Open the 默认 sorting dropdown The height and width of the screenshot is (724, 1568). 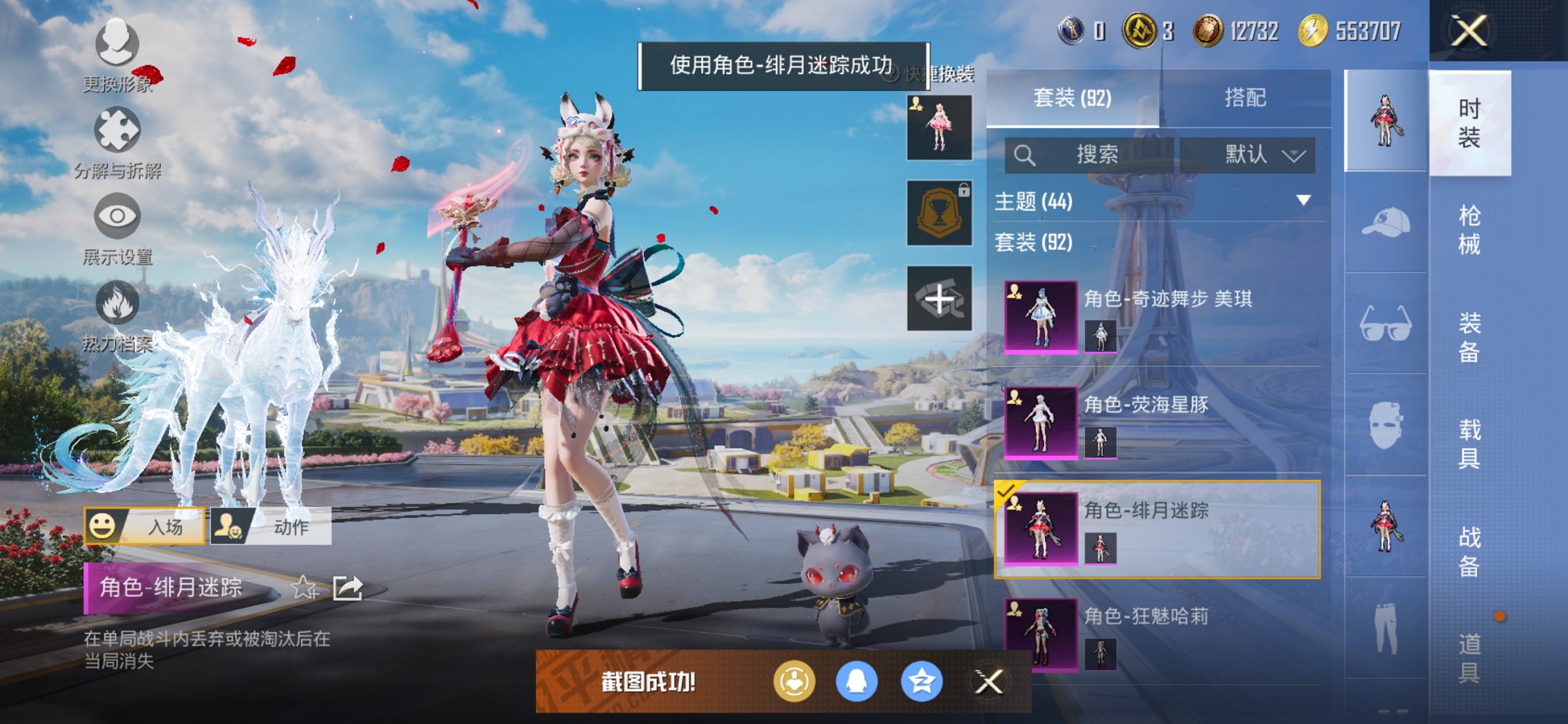(1261, 155)
